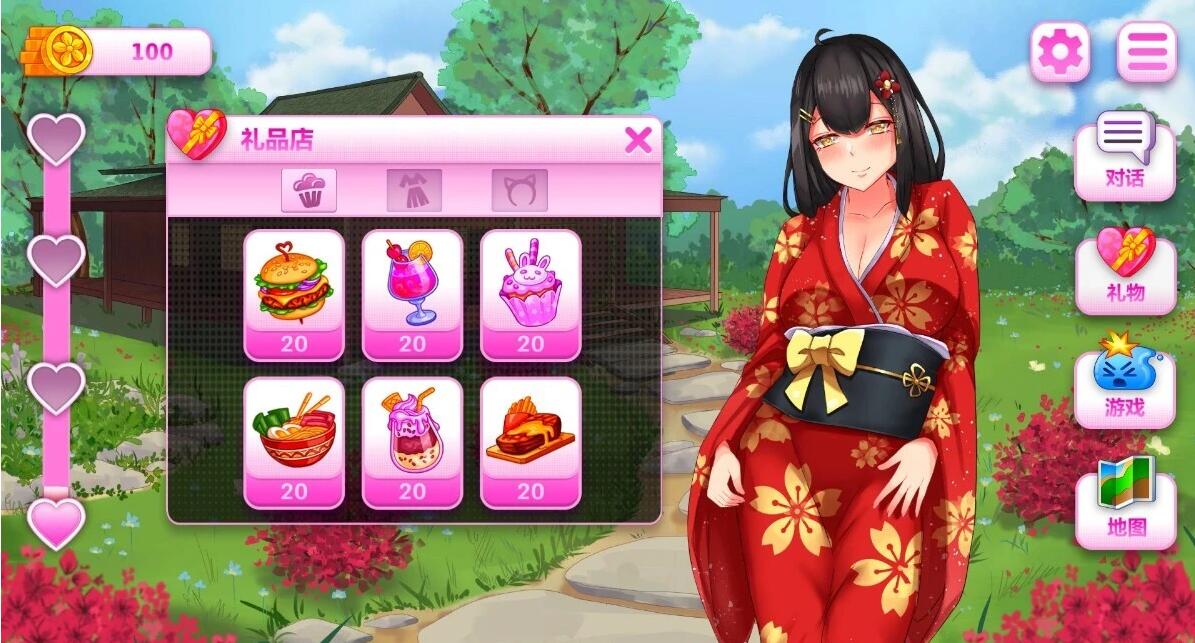The width and height of the screenshot is (1195, 643).
Task: Select the ramen noodle bowl item
Action: coord(294,442)
